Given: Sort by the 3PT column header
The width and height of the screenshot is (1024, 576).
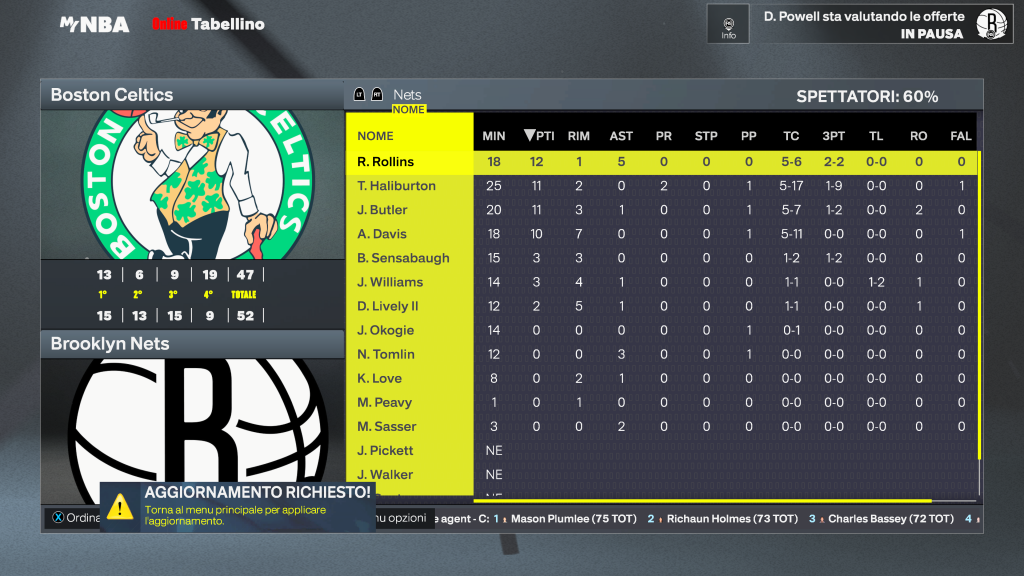Looking at the screenshot, I should tap(833, 136).
